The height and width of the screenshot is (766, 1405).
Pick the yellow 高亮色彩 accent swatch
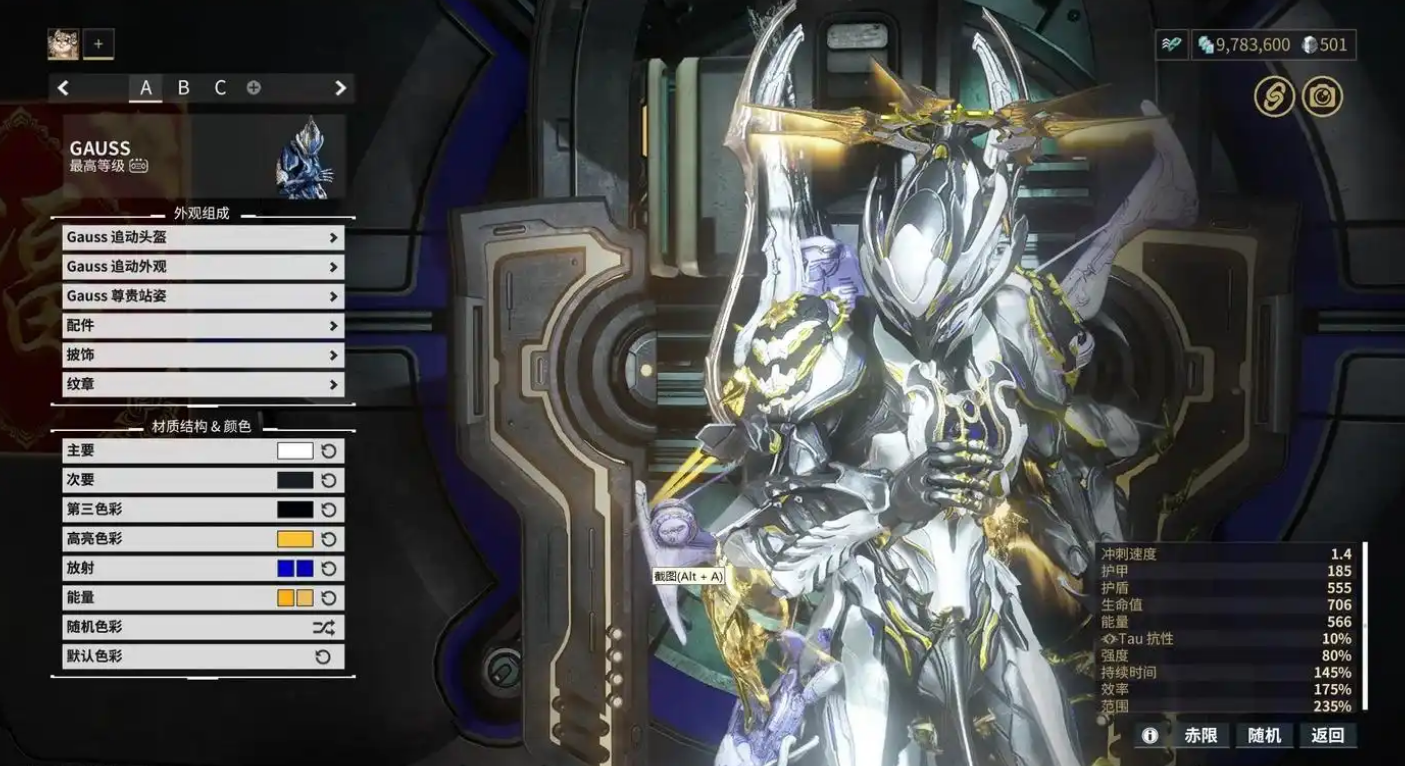[x=295, y=539]
